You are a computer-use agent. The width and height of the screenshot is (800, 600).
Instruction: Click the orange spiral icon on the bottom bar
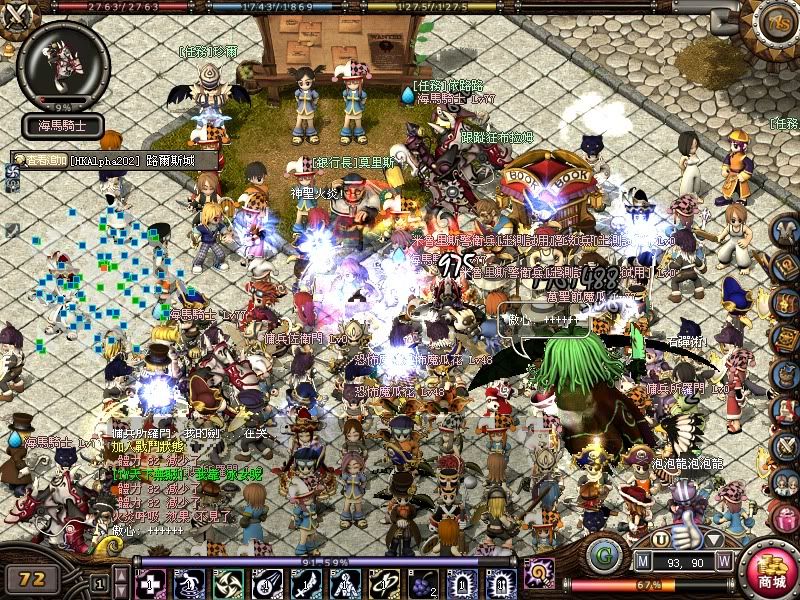(539, 574)
